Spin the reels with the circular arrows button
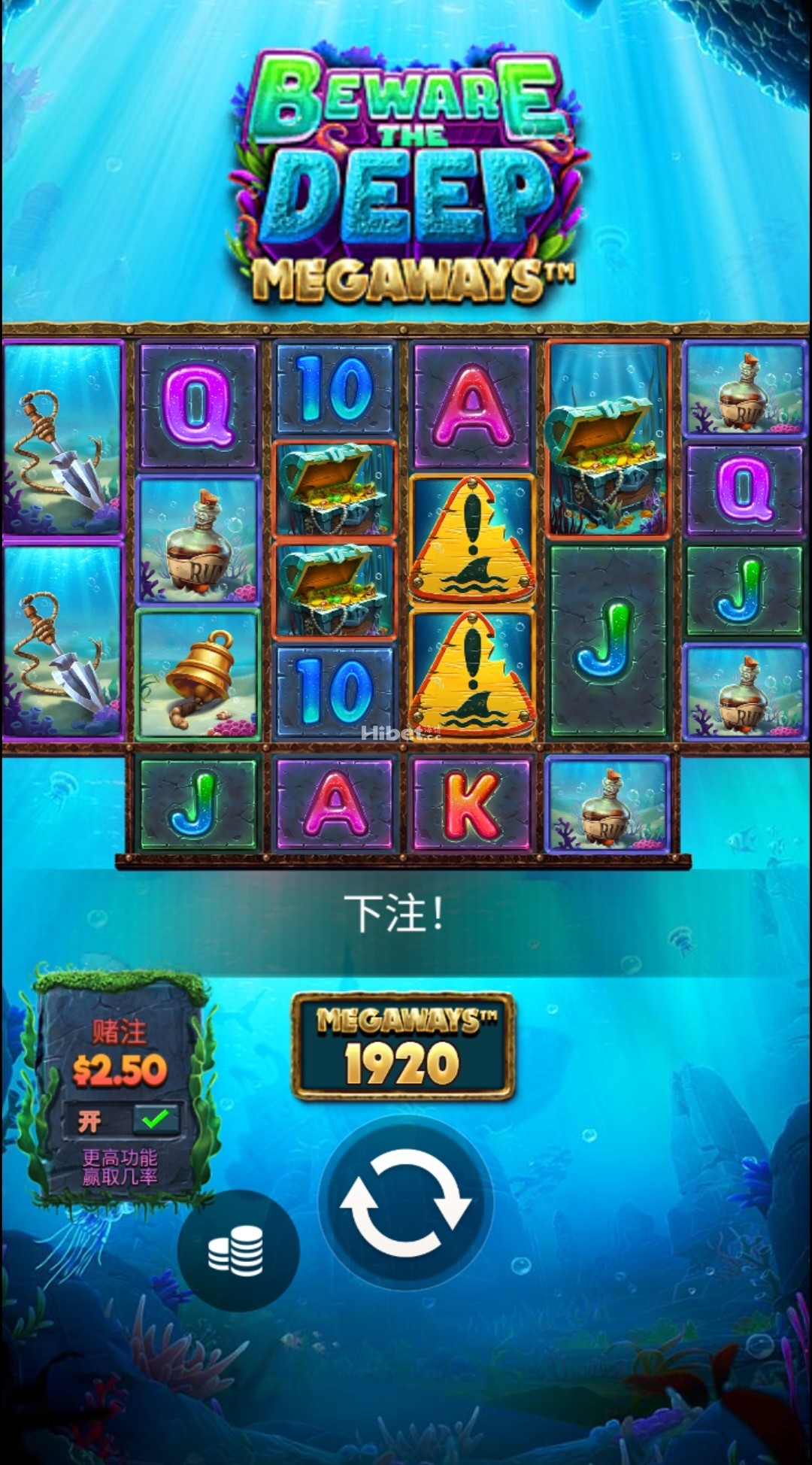The image size is (812, 1465). click(x=405, y=1202)
